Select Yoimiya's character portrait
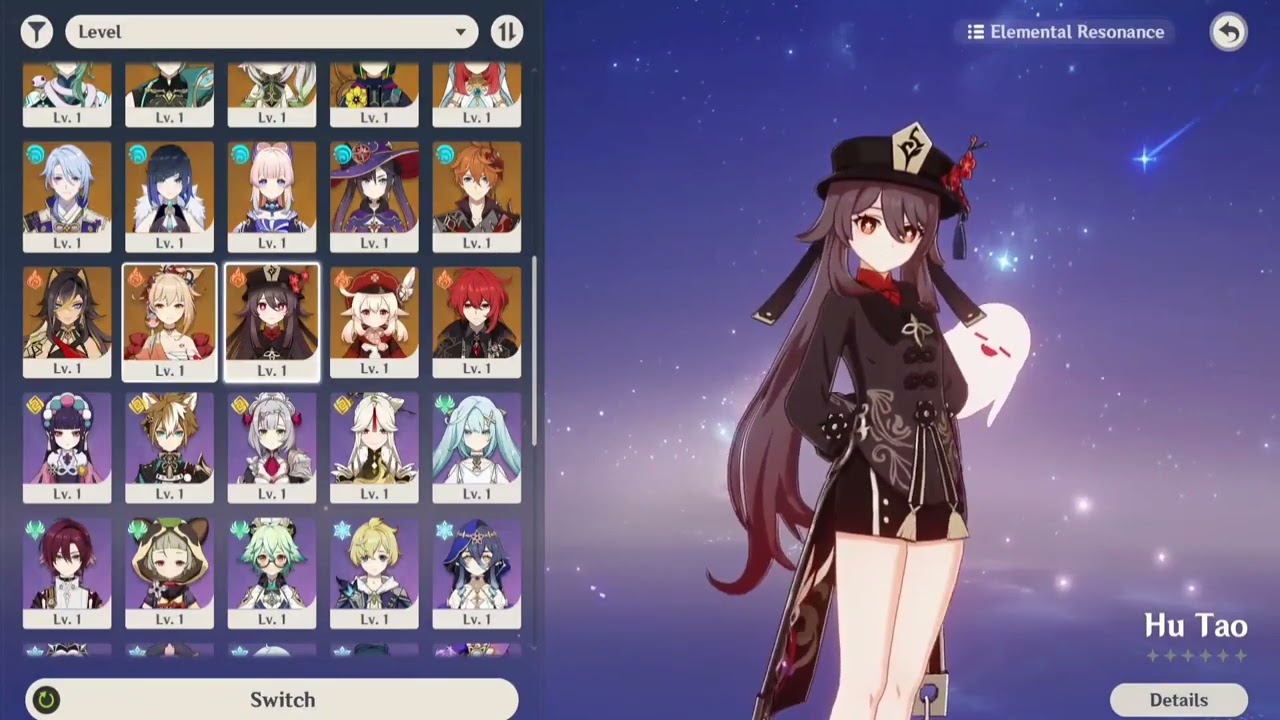 click(x=169, y=320)
